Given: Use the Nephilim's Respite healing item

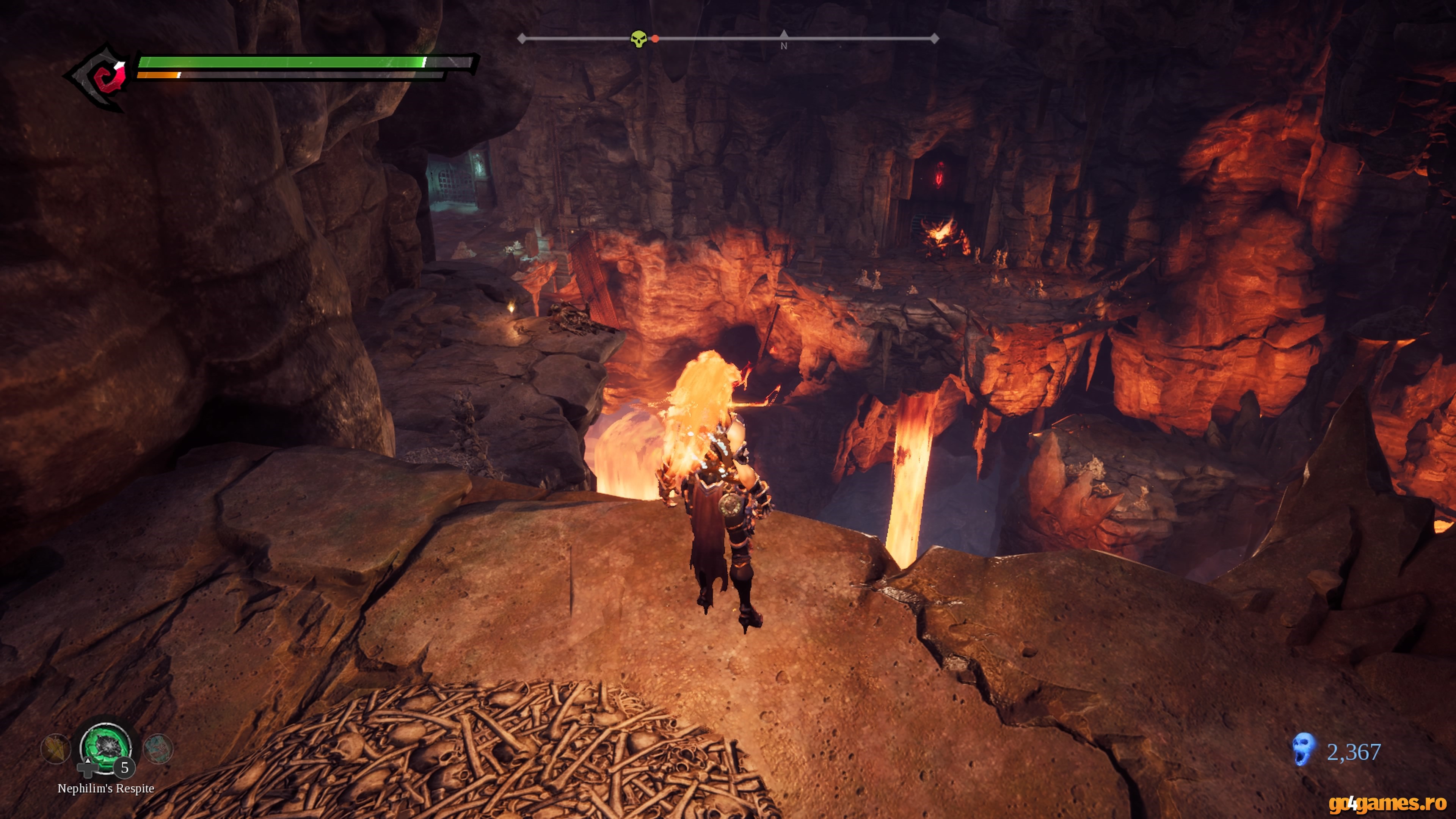Looking at the screenshot, I should coord(106,747).
